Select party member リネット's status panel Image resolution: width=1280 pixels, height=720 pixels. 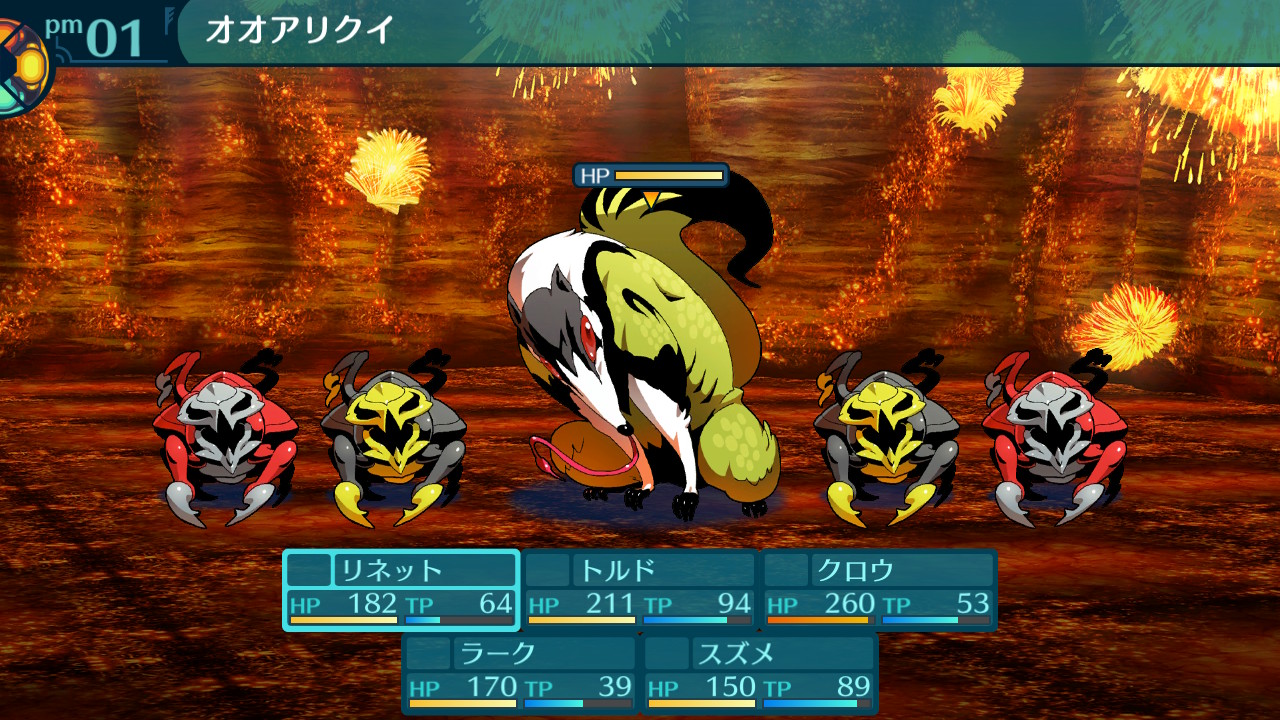coord(401,590)
